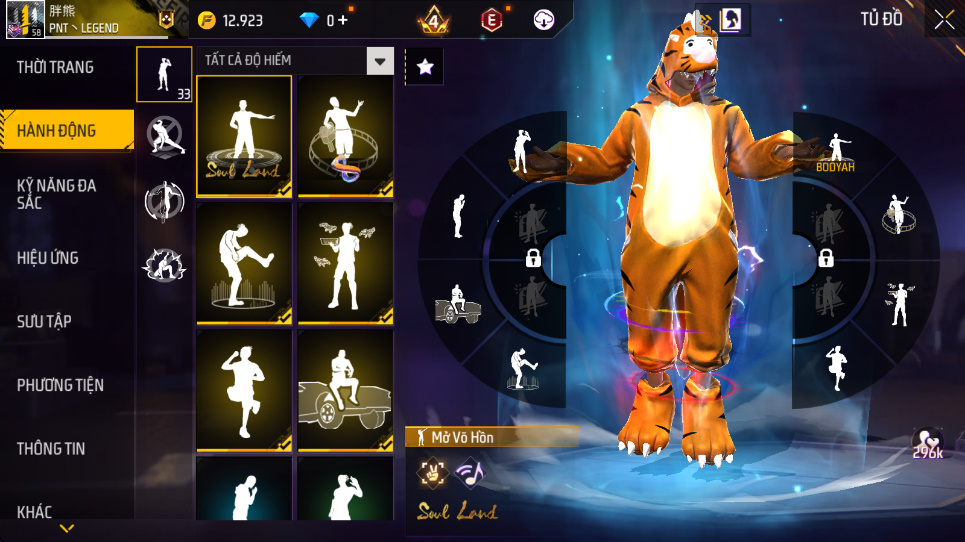Viewport: 965px width, 542px height.
Task: Select the Soul Land emote tile
Action: click(x=244, y=135)
